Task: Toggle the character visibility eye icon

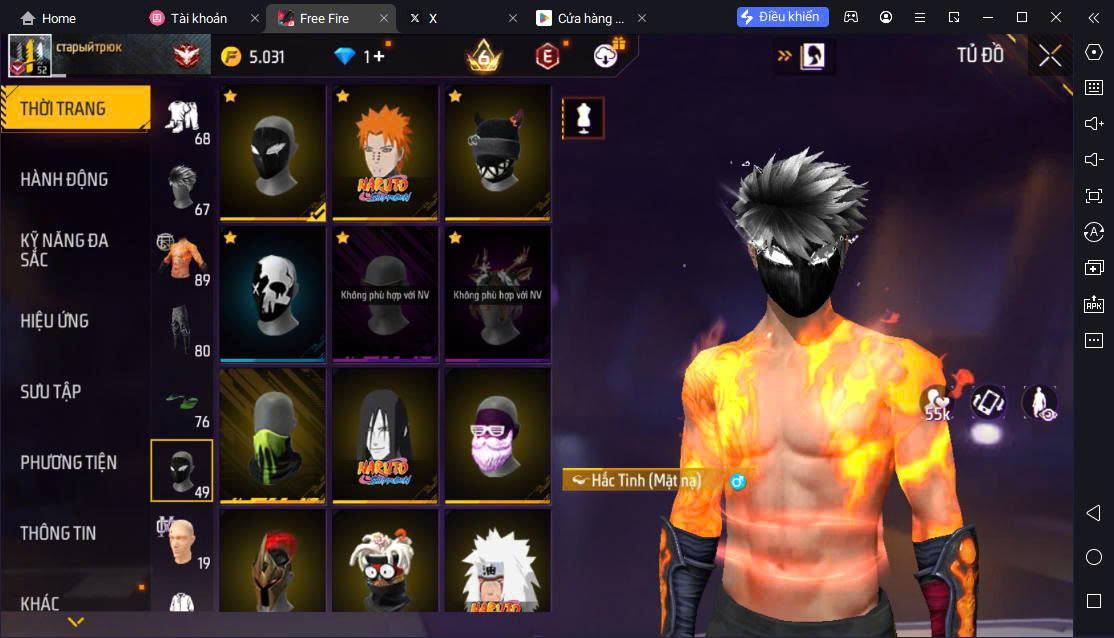Action: pyautogui.click(x=1040, y=403)
